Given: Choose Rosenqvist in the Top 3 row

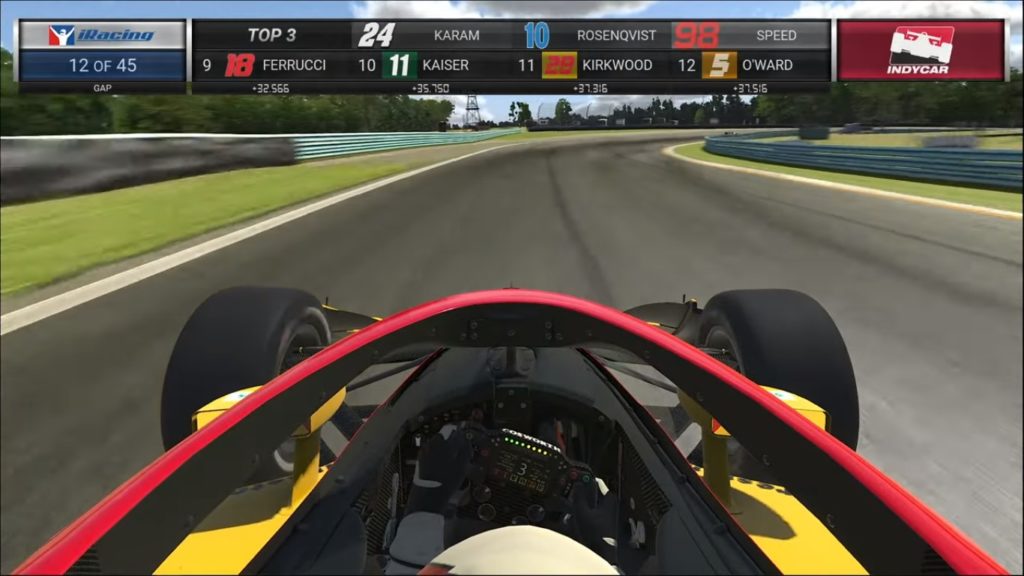Looking at the screenshot, I should point(592,35).
